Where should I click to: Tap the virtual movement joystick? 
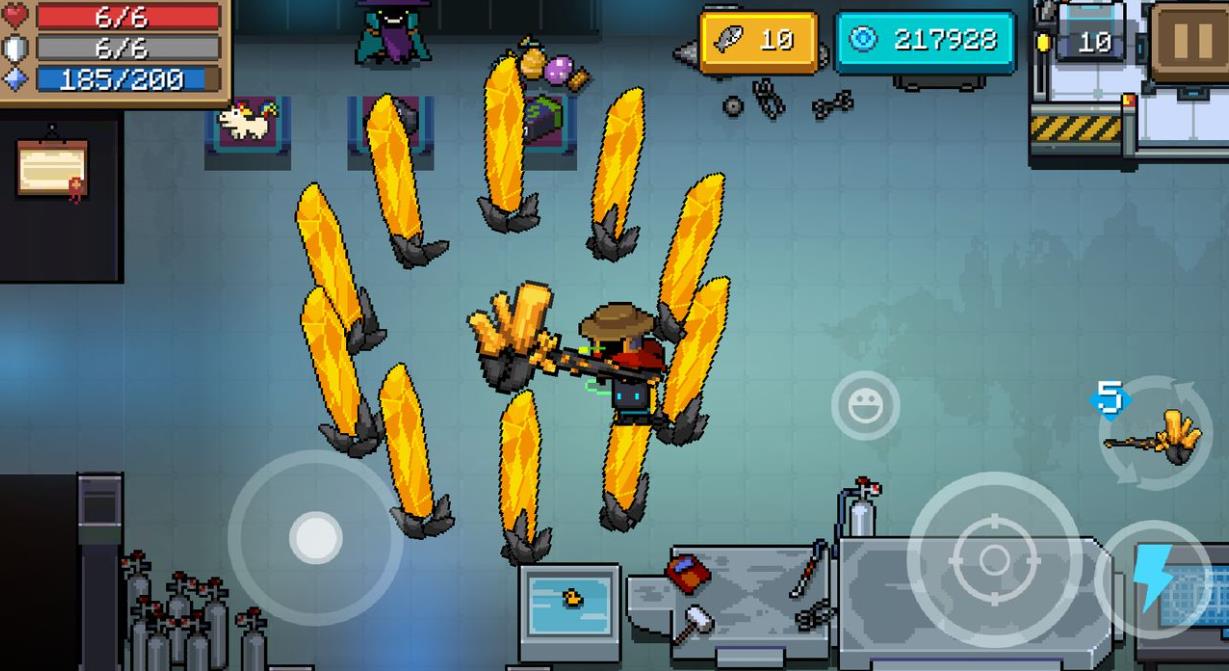pyautogui.click(x=315, y=537)
